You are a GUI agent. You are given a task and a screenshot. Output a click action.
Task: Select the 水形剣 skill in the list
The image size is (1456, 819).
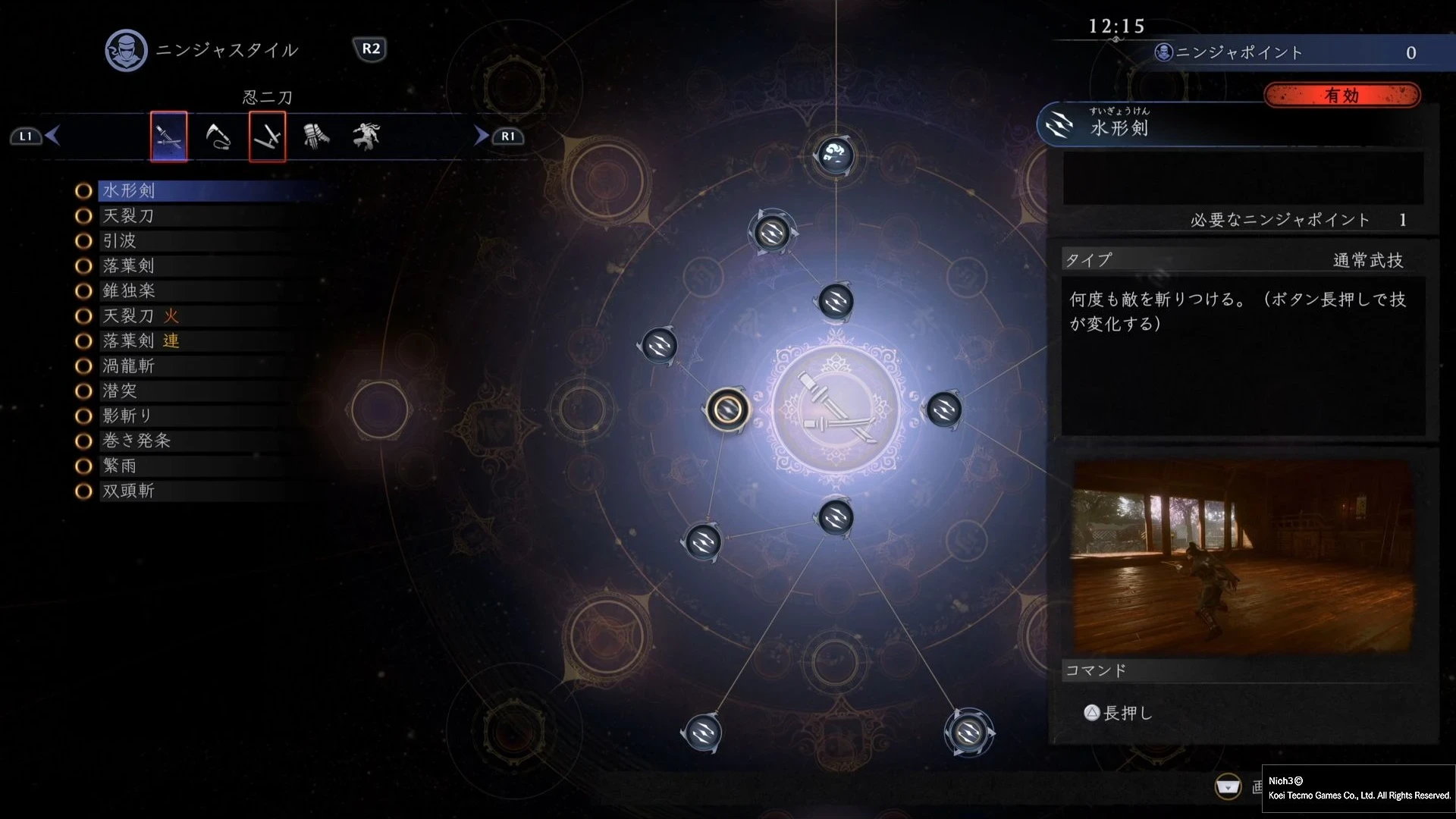[129, 190]
